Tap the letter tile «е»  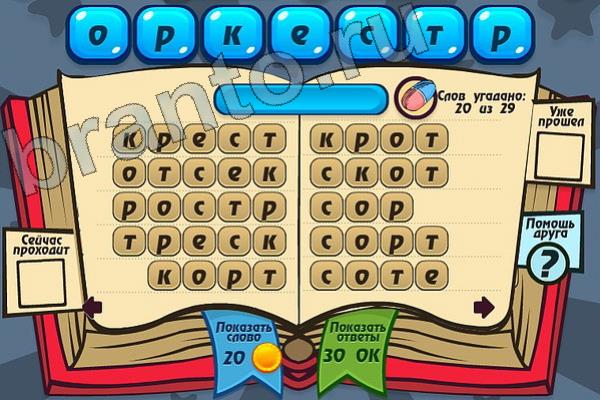301,33
